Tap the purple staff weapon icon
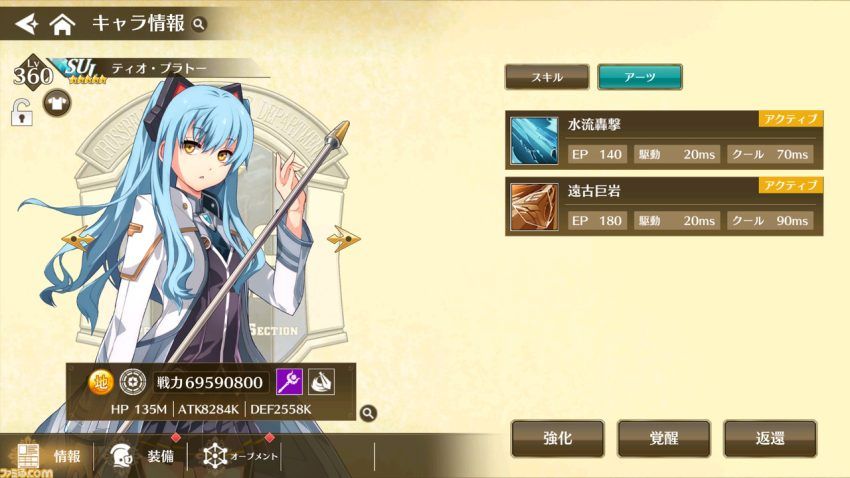 pyautogui.click(x=289, y=382)
